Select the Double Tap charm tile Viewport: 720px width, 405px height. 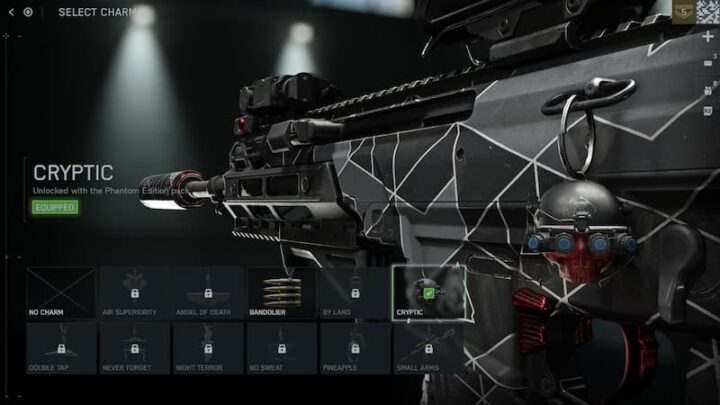pos(61,347)
